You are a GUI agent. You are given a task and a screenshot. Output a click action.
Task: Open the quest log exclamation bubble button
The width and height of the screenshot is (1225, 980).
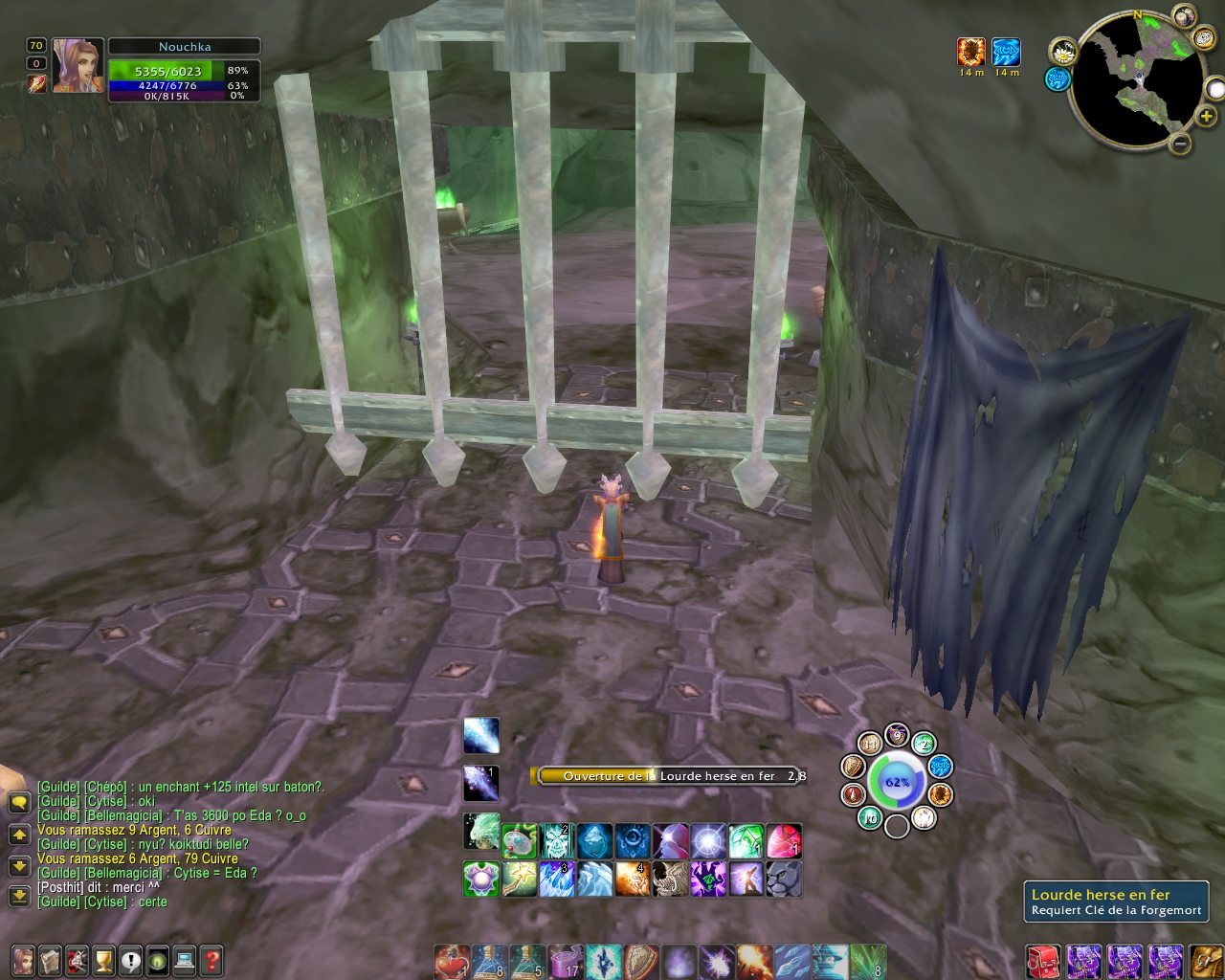pyautogui.click(x=130, y=959)
